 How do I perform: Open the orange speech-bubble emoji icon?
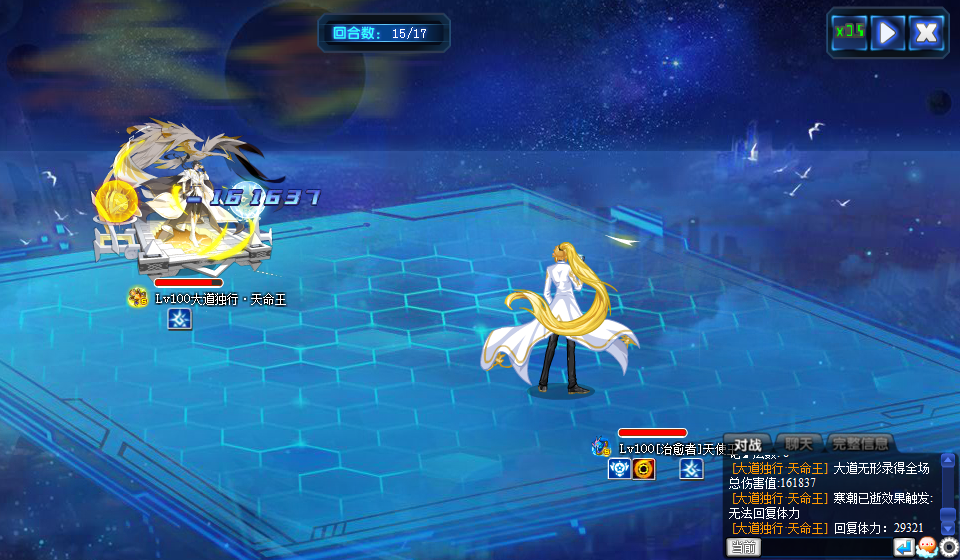pyautogui.click(x=926, y=547)
